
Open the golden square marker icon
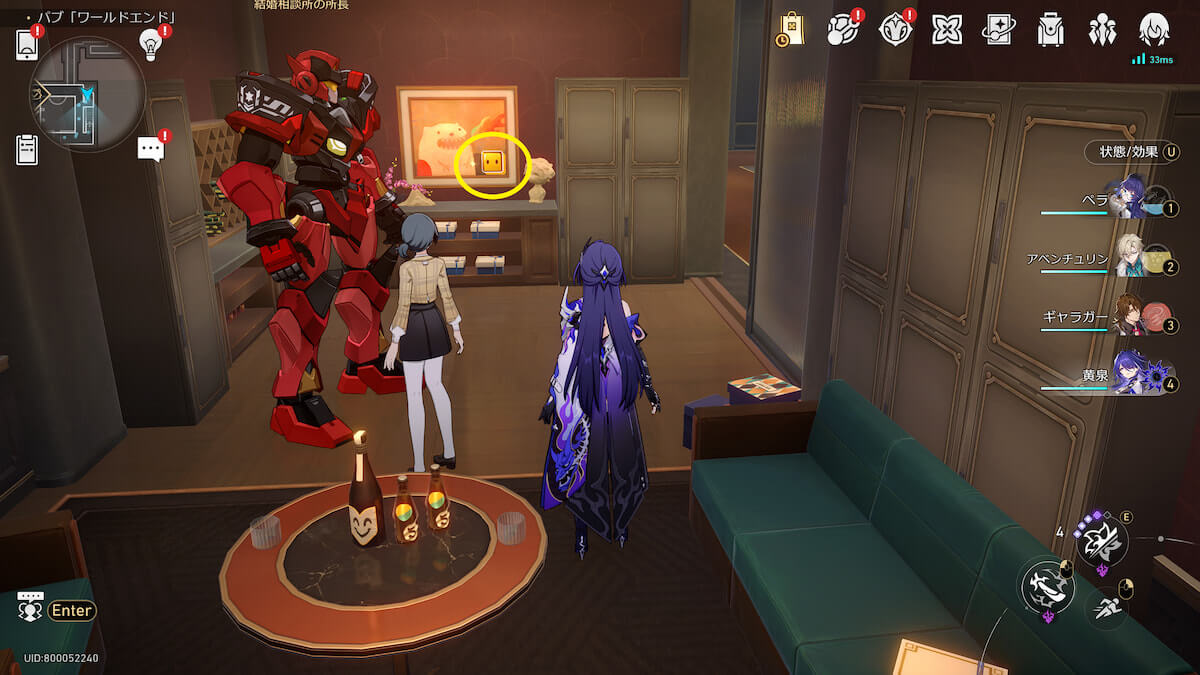491,162
